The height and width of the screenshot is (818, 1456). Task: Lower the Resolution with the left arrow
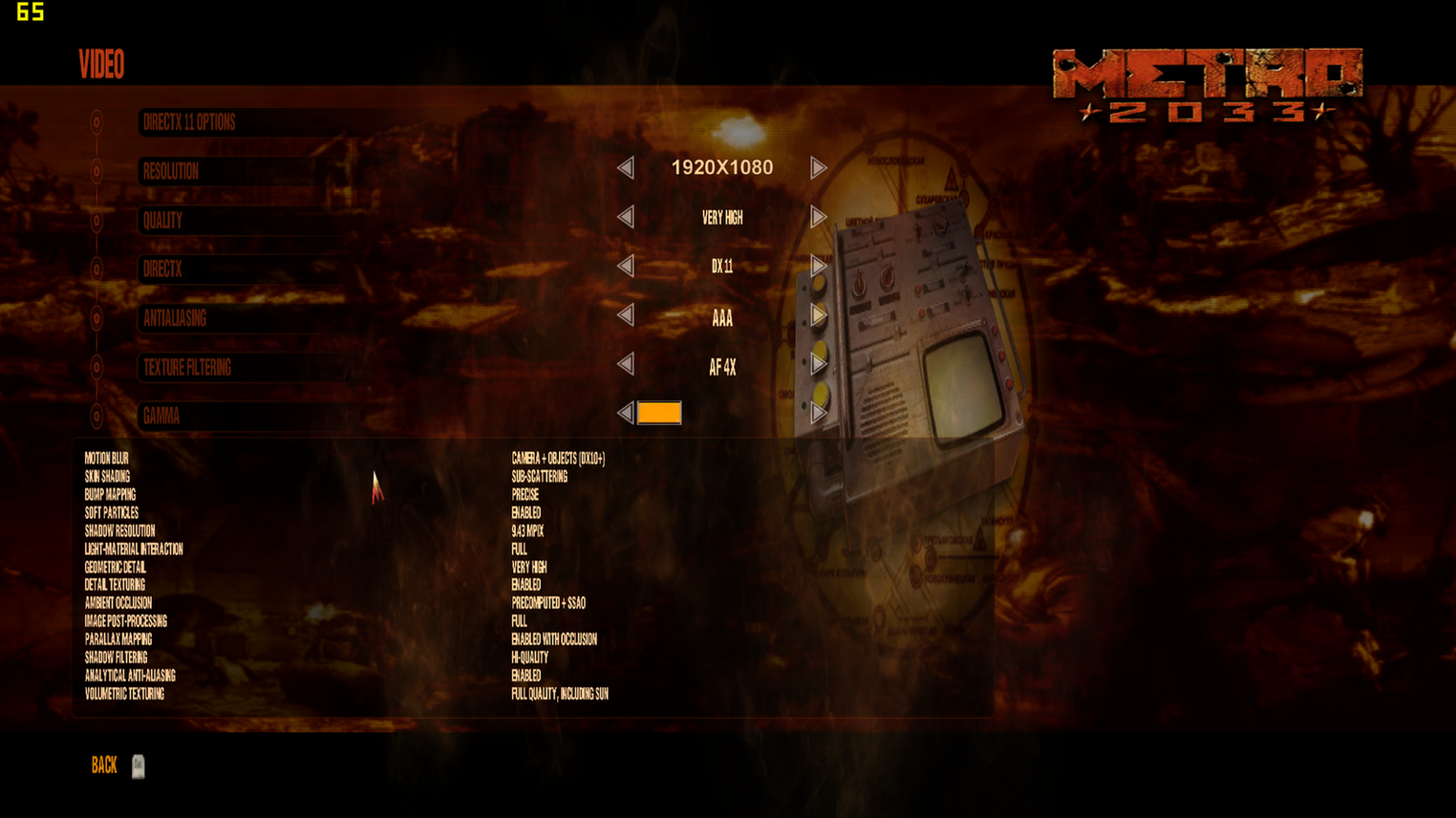coord(628,167)
